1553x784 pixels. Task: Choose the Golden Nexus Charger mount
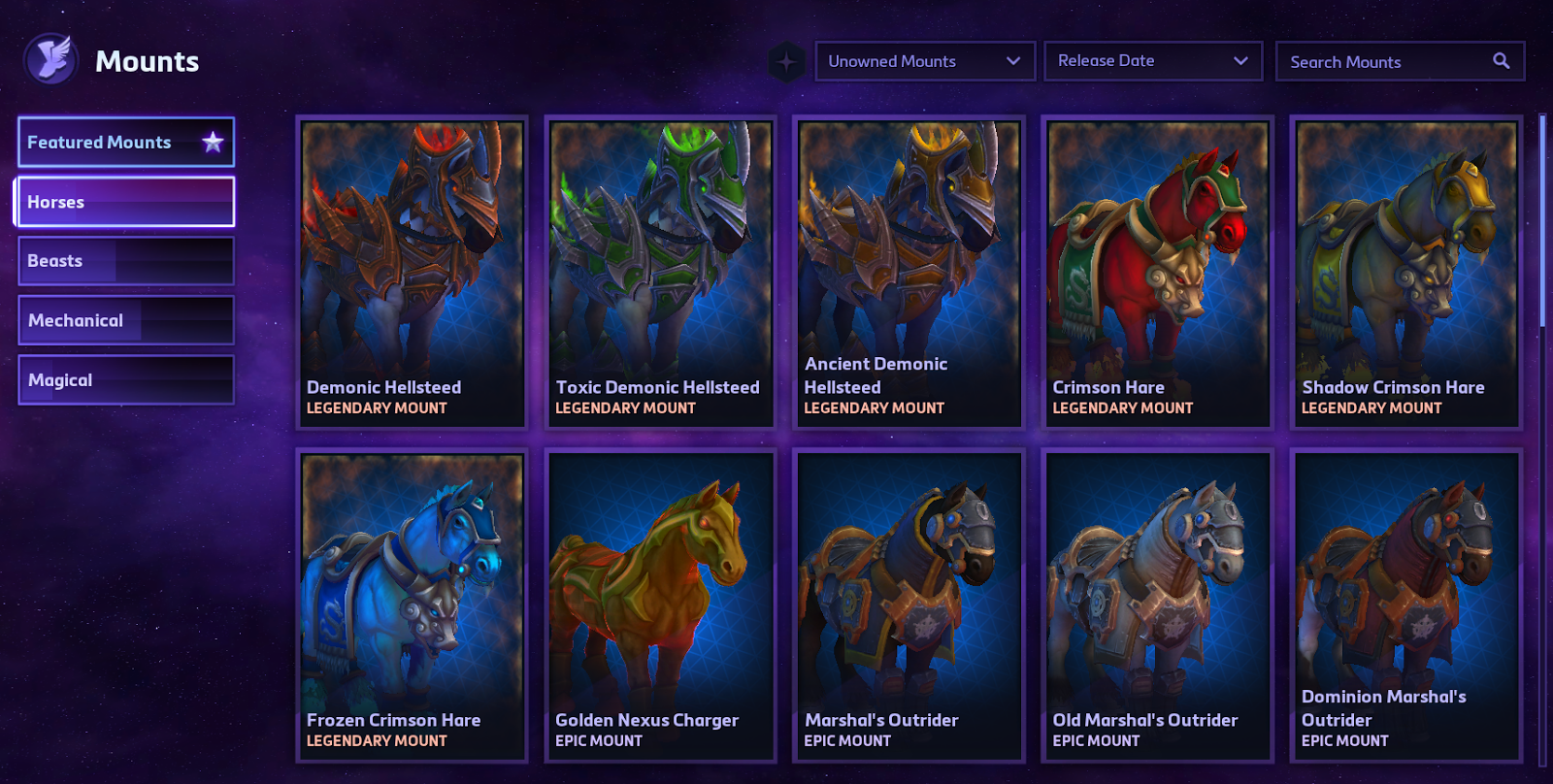660,604
